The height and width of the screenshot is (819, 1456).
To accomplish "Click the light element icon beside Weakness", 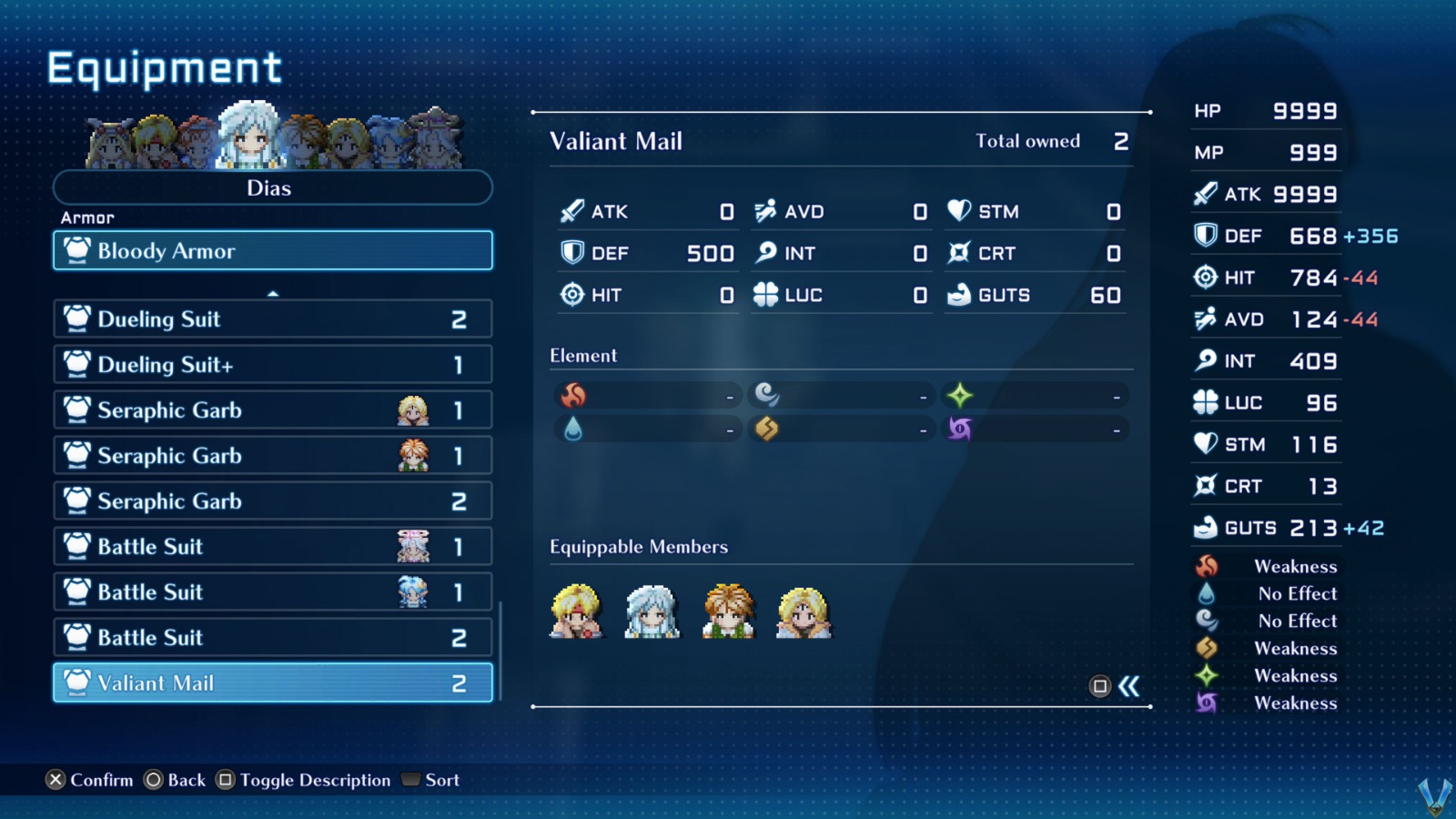I will 1206,676.
